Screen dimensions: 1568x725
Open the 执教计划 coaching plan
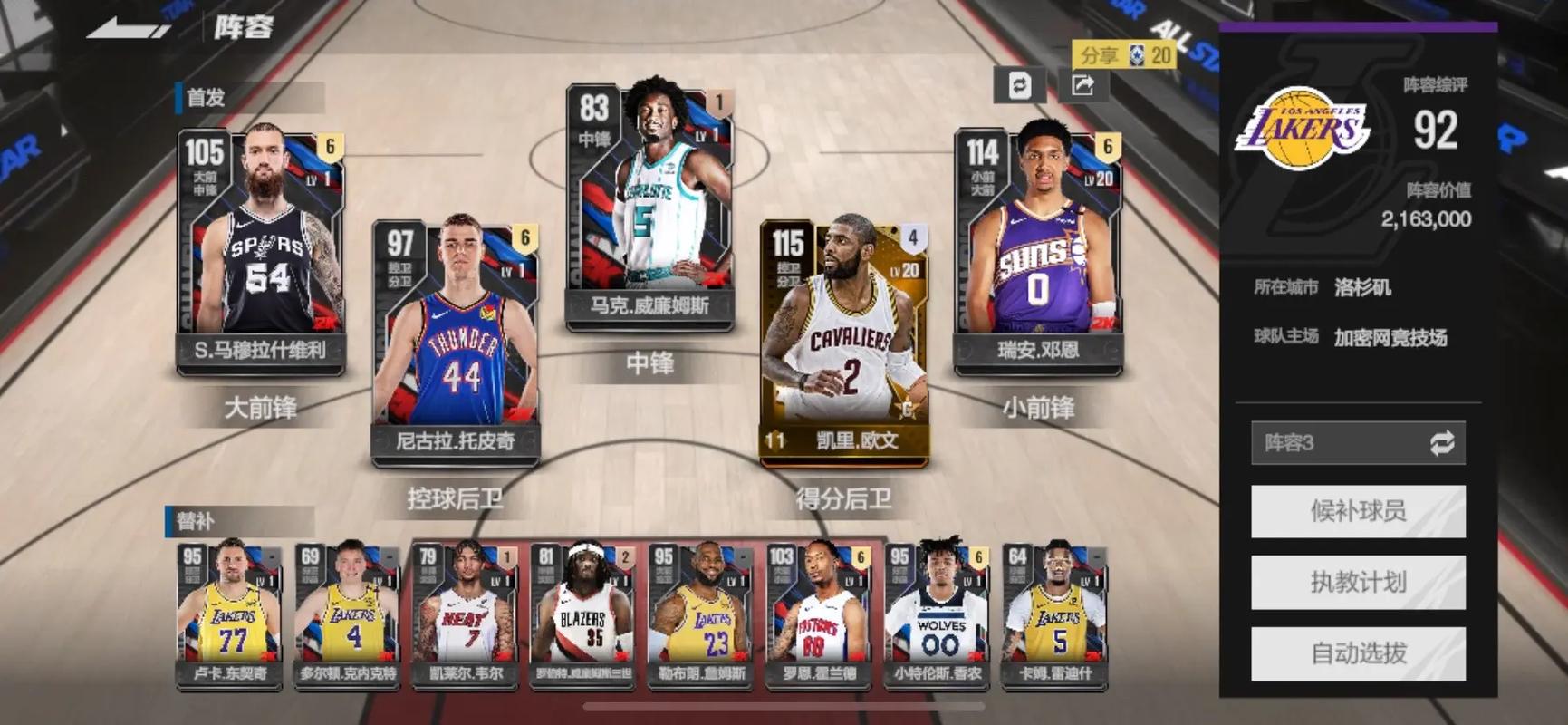click(1357, 582)
